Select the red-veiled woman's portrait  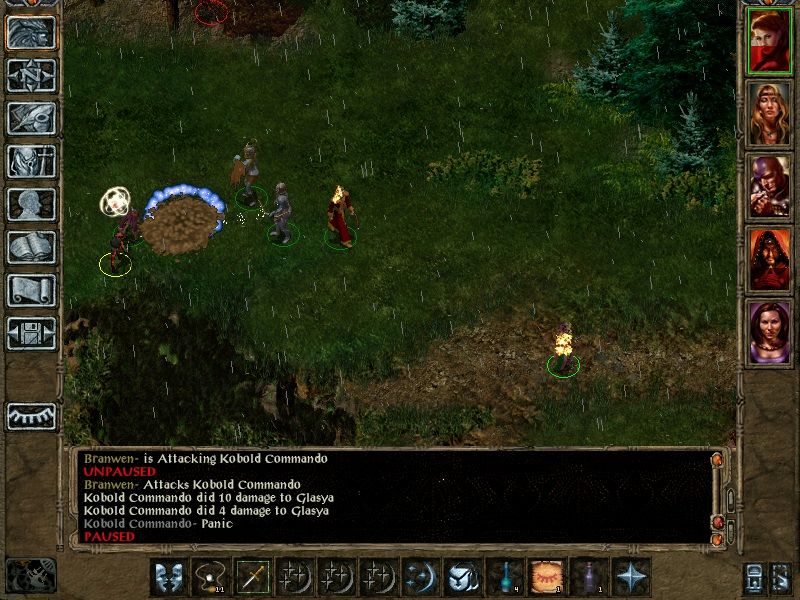[x=769, y=42]
